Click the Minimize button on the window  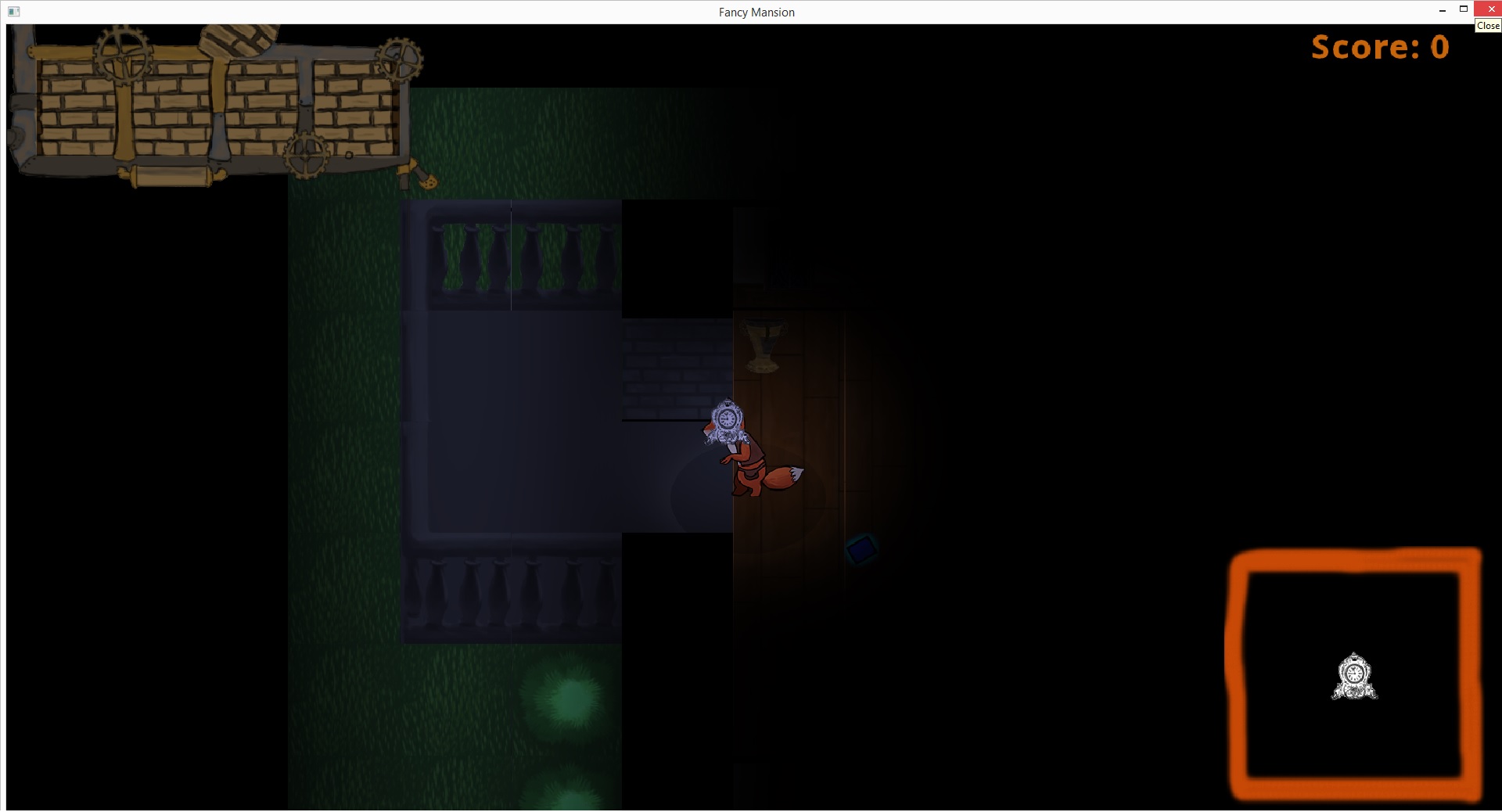pos(1442,9)
